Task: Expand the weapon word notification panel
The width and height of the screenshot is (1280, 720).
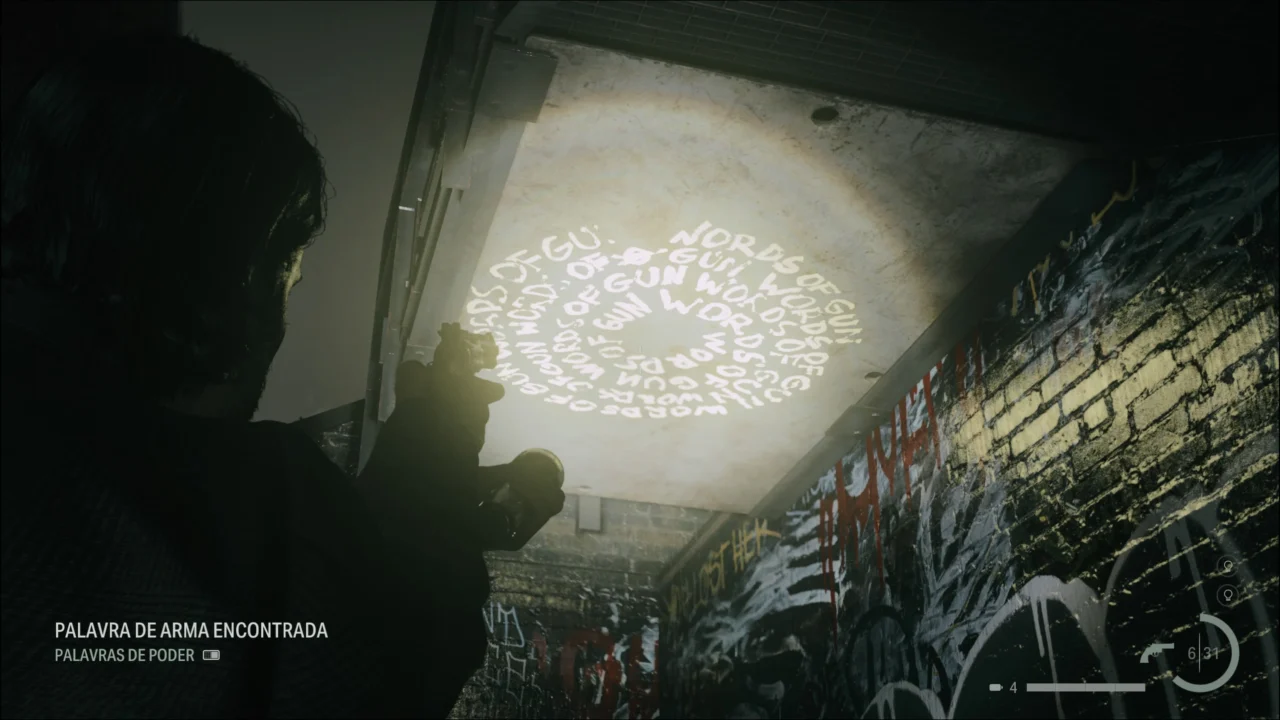Action: (x=190, y=640)
